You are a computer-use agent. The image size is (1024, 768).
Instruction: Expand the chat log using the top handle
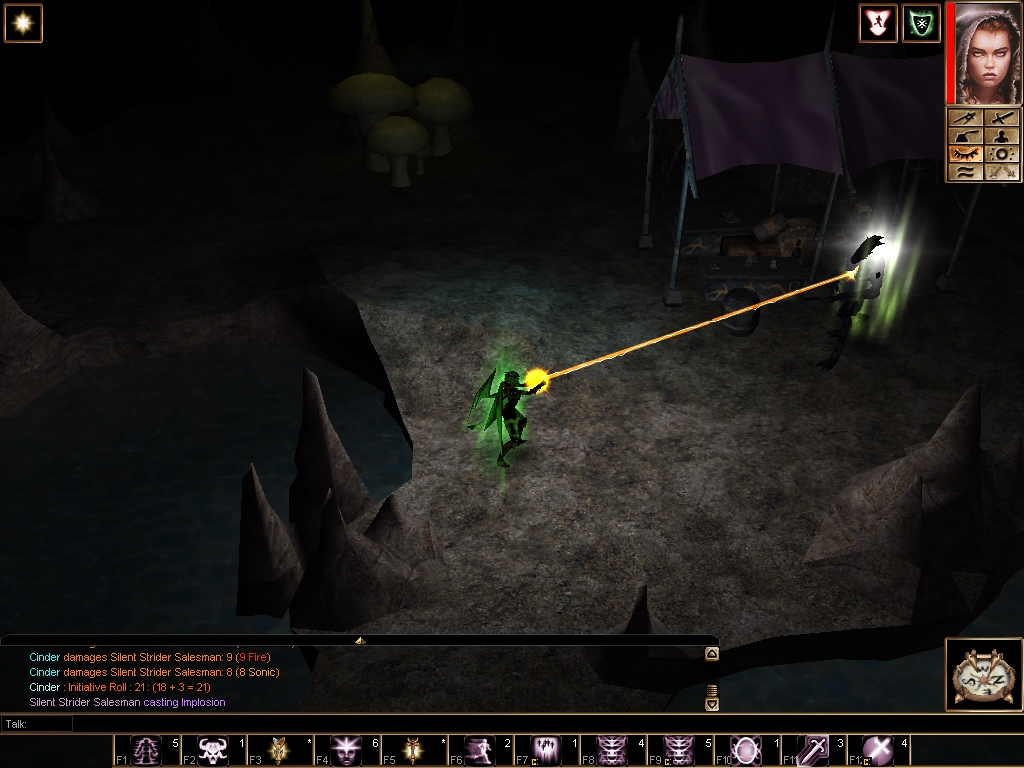[360, 640]
